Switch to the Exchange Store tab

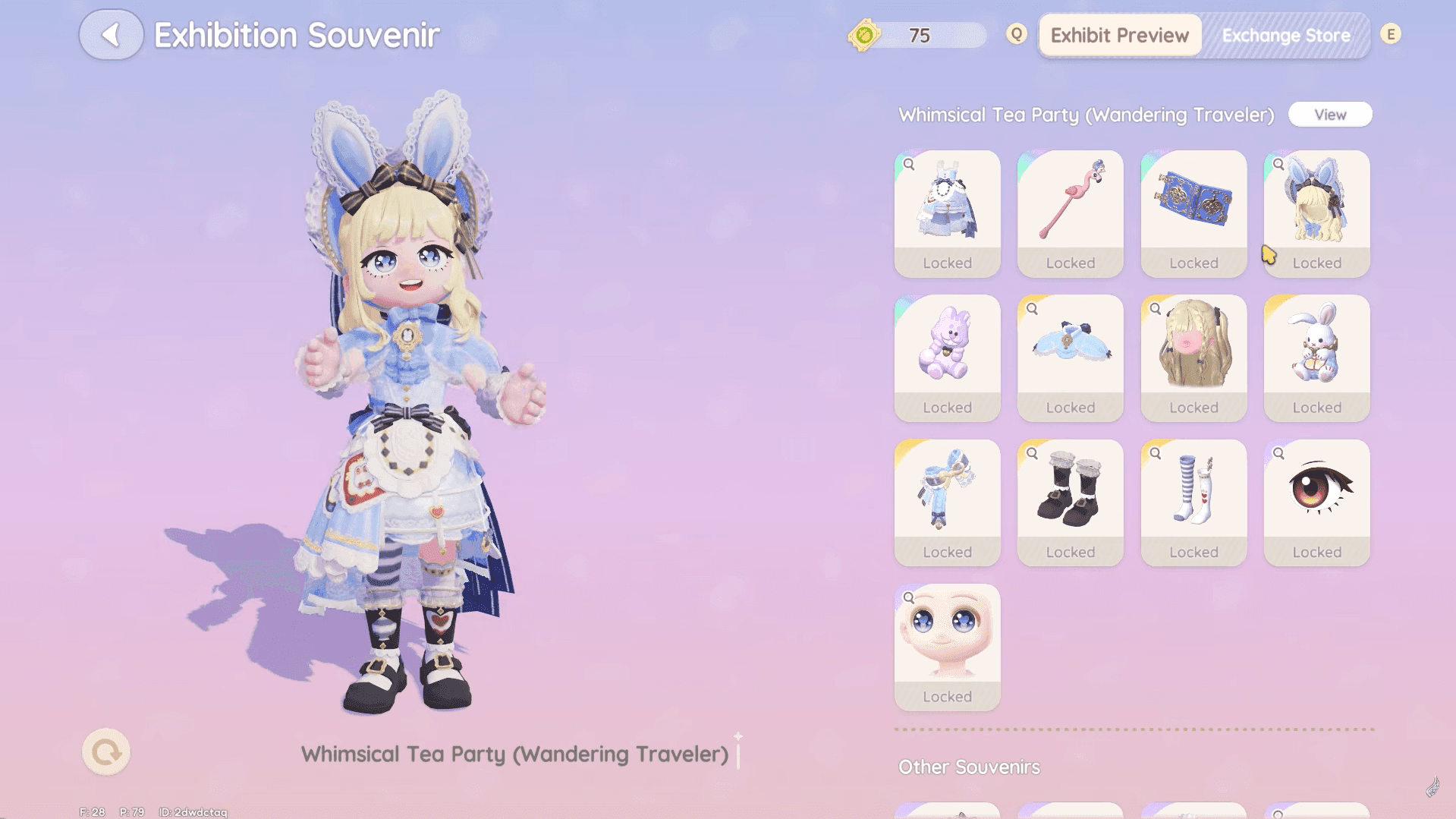tap(1285, 35)
